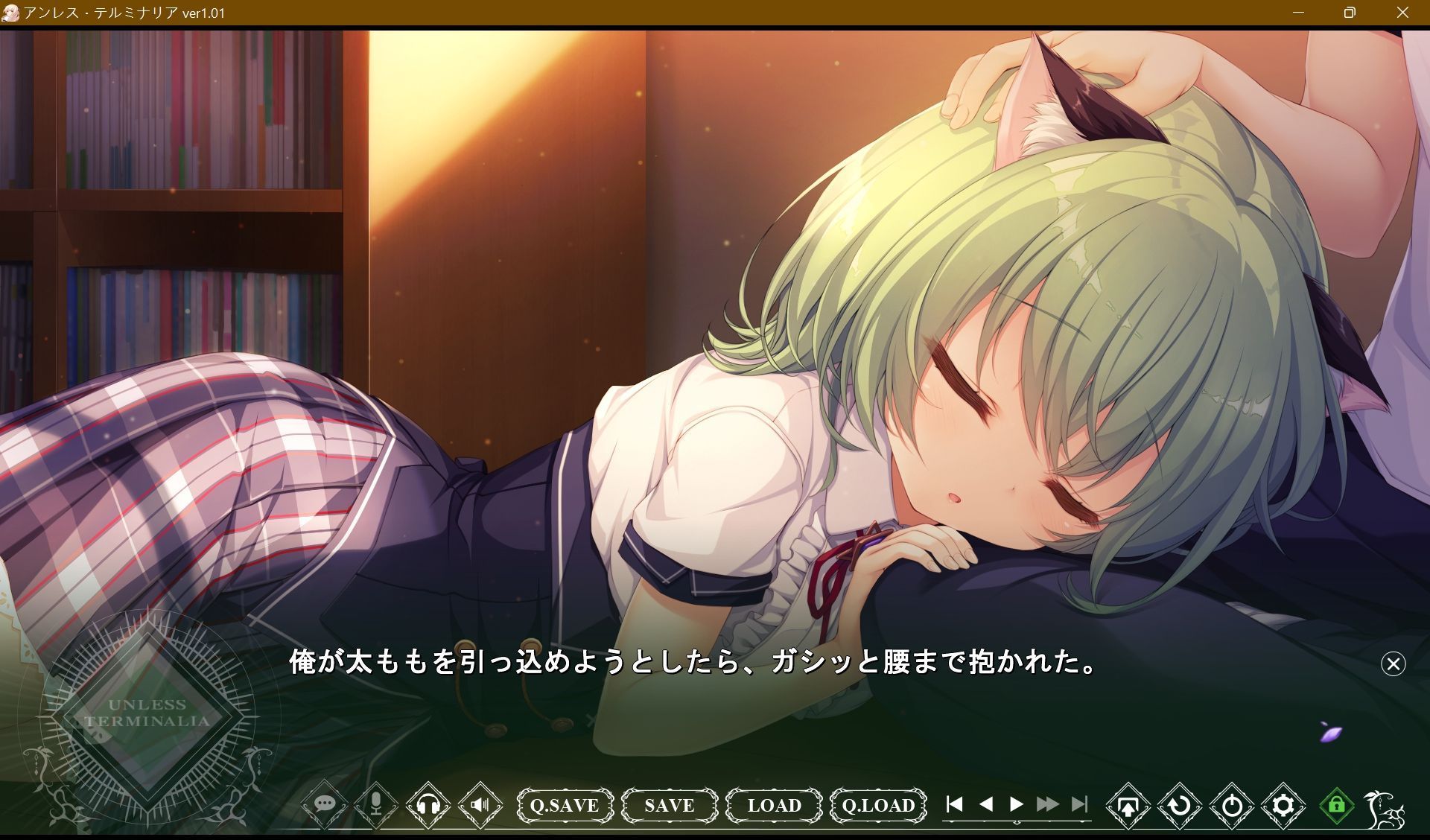Hide the text box with the X button
This screenshot has height=840, width=1430.
1393,664
